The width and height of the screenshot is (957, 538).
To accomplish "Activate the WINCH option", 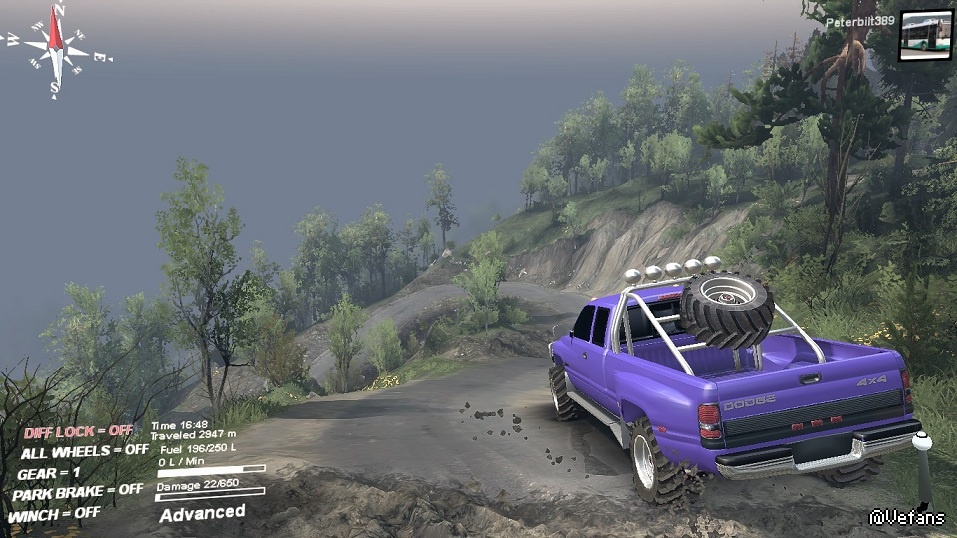I will 54,514.
